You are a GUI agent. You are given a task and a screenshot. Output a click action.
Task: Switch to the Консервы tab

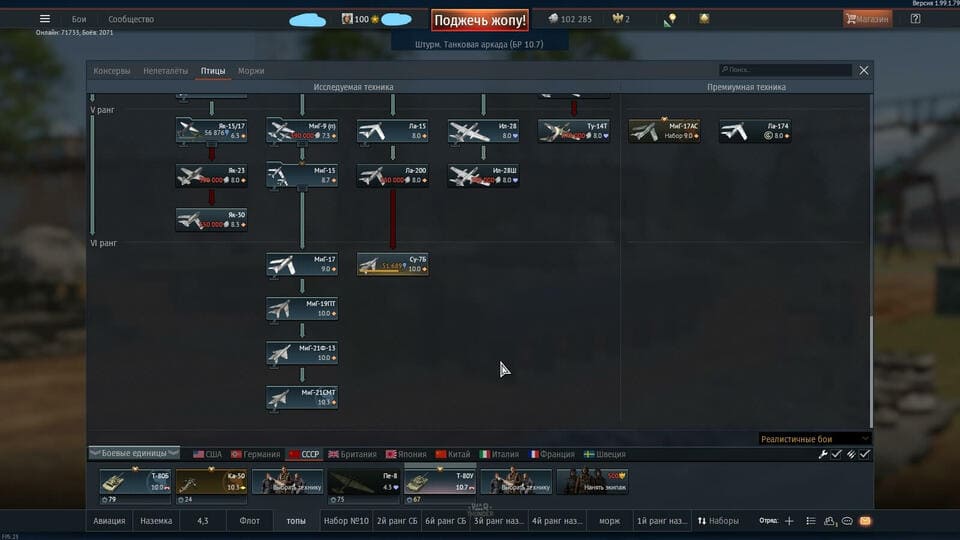coord(112,71)
